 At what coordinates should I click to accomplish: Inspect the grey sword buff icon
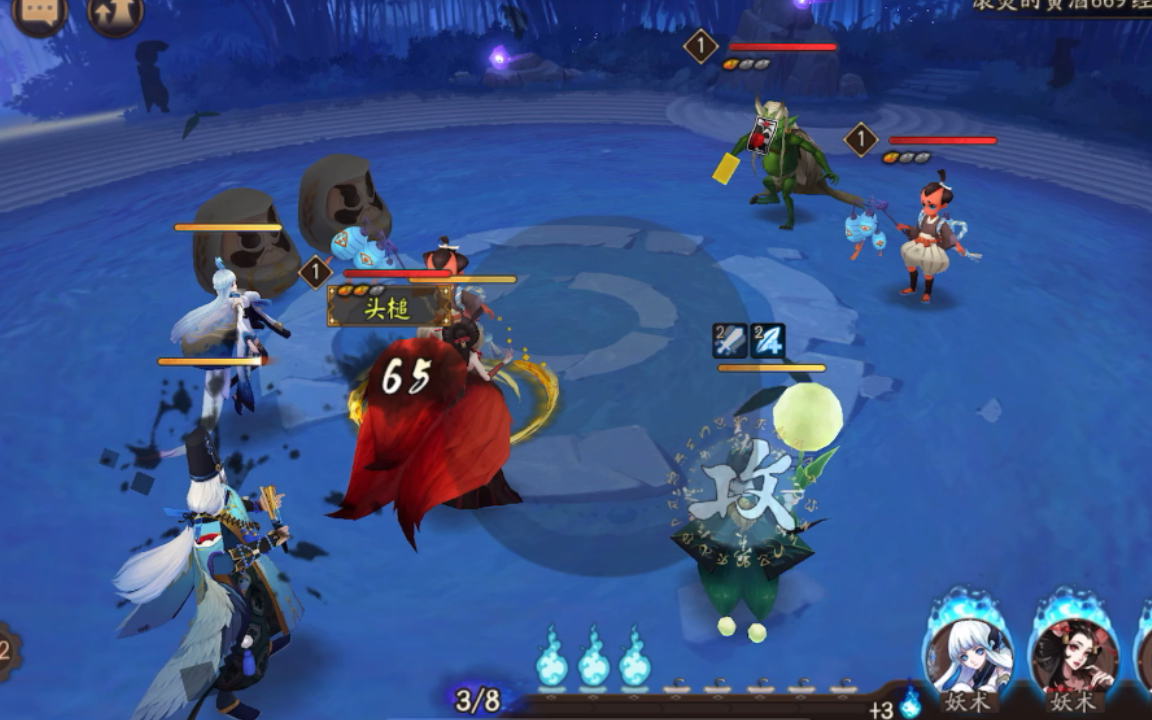point(730,341)
